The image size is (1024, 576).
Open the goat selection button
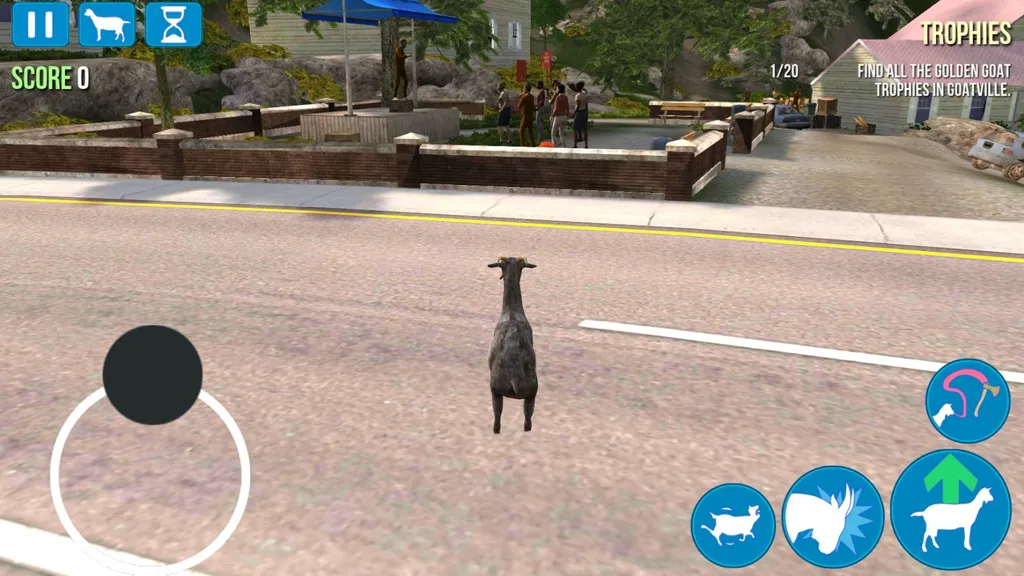pos(107,24)
